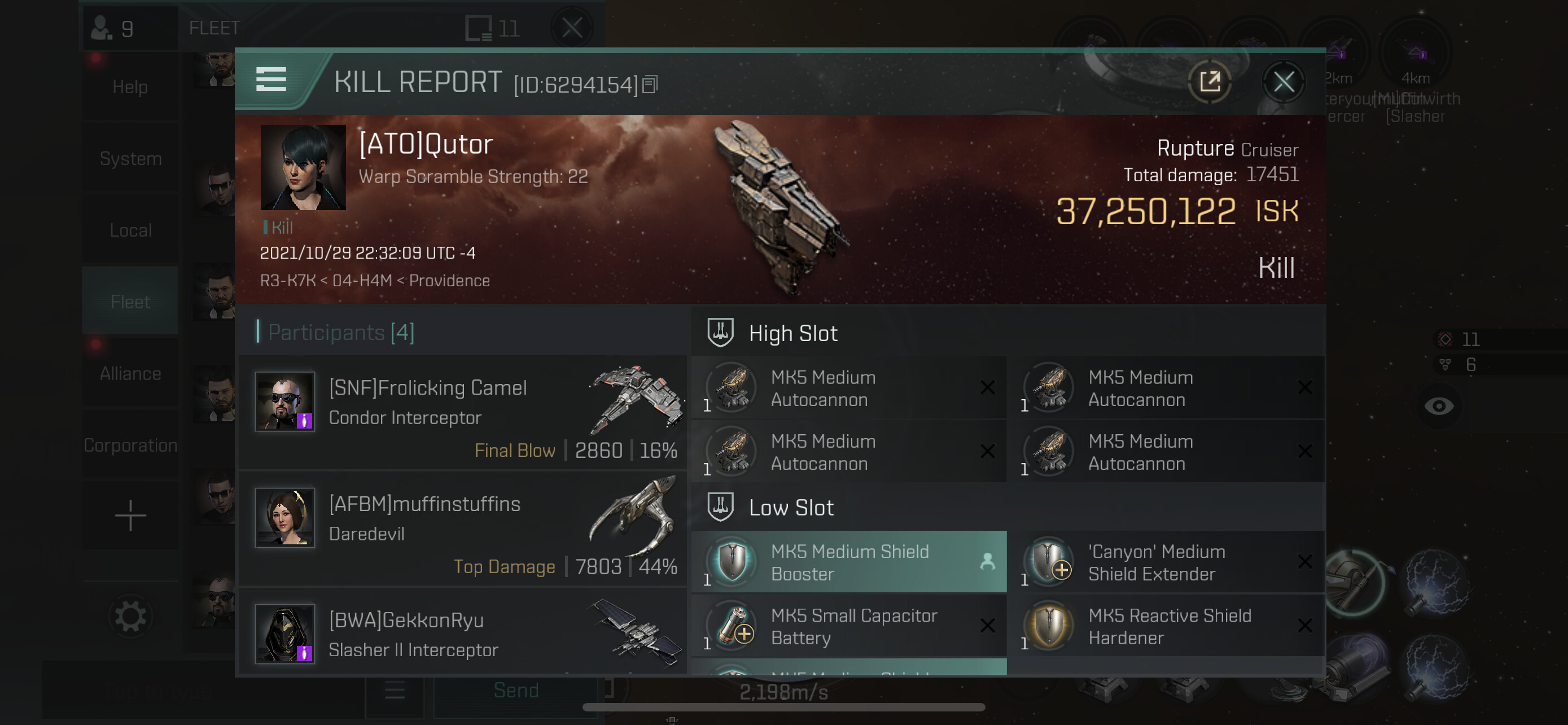The image size is (1568, 725).
Task: Open the System chat channel
Action: 130,158
